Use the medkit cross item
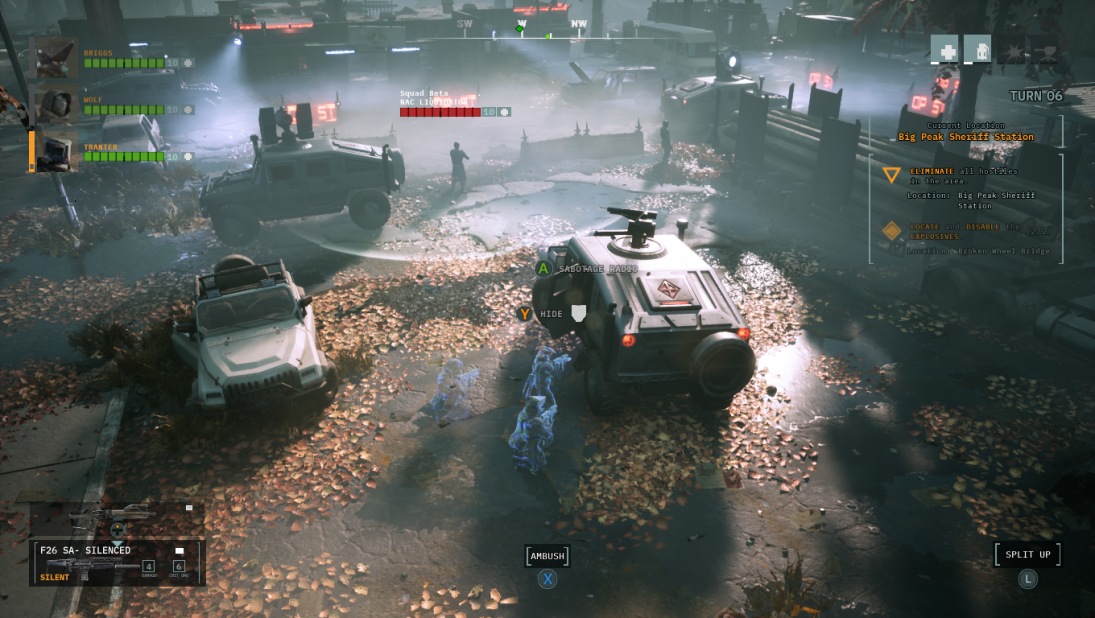The width and height of the screenshot is (1095, 618). click(x=945, y=49)
